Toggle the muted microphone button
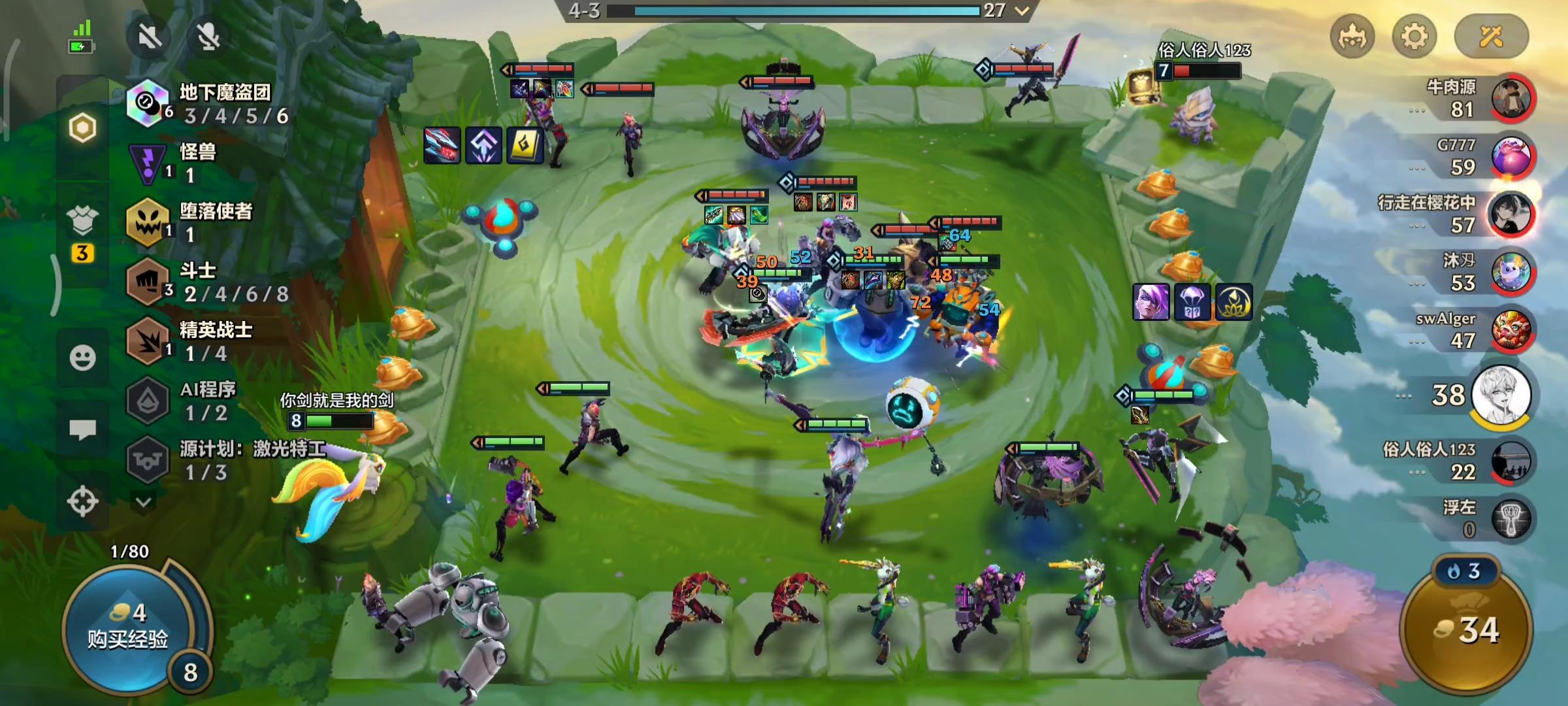The height and width of the screenshot is (706, 1568). tap(208, 37)
